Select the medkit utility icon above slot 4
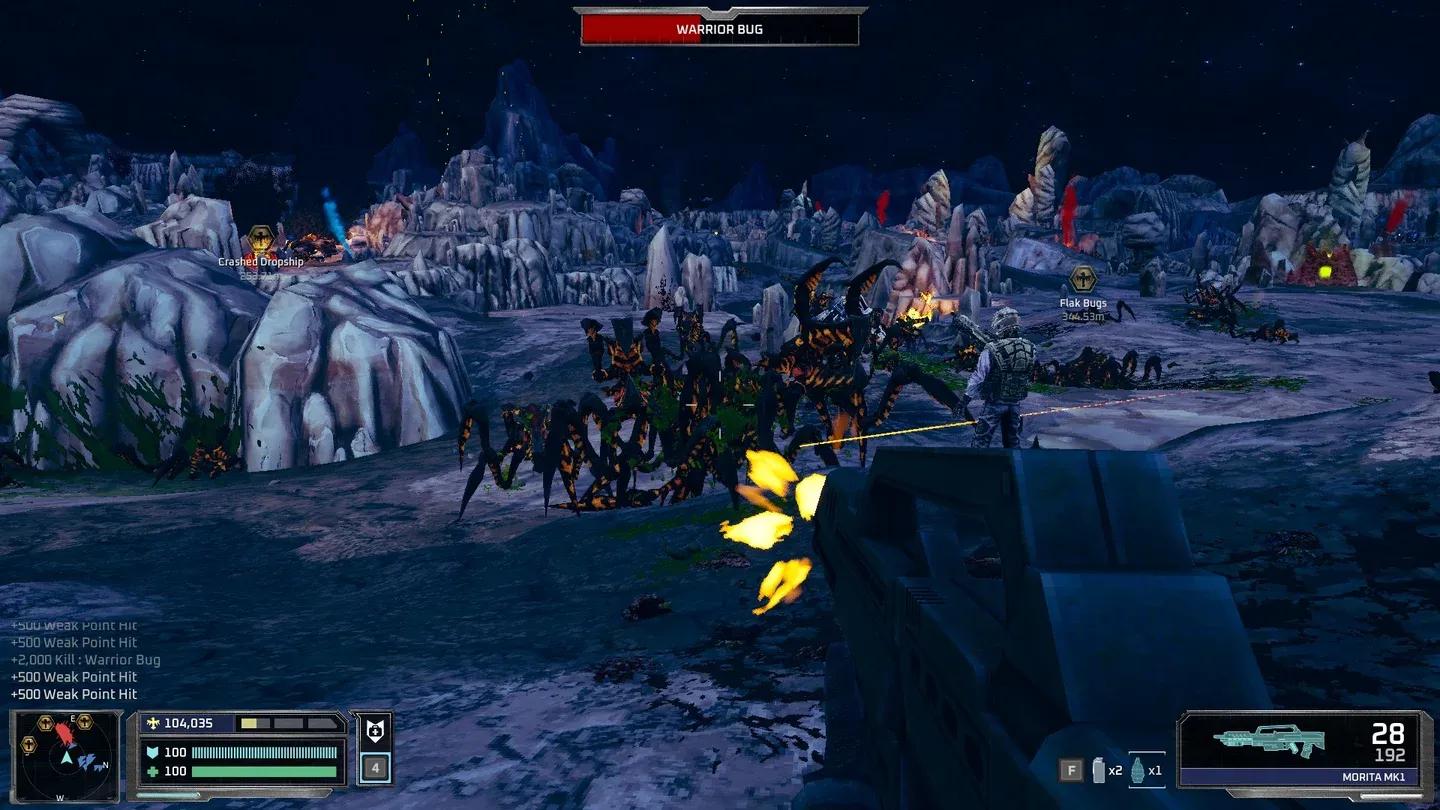Screen dimensions: 1440x810 374,733
